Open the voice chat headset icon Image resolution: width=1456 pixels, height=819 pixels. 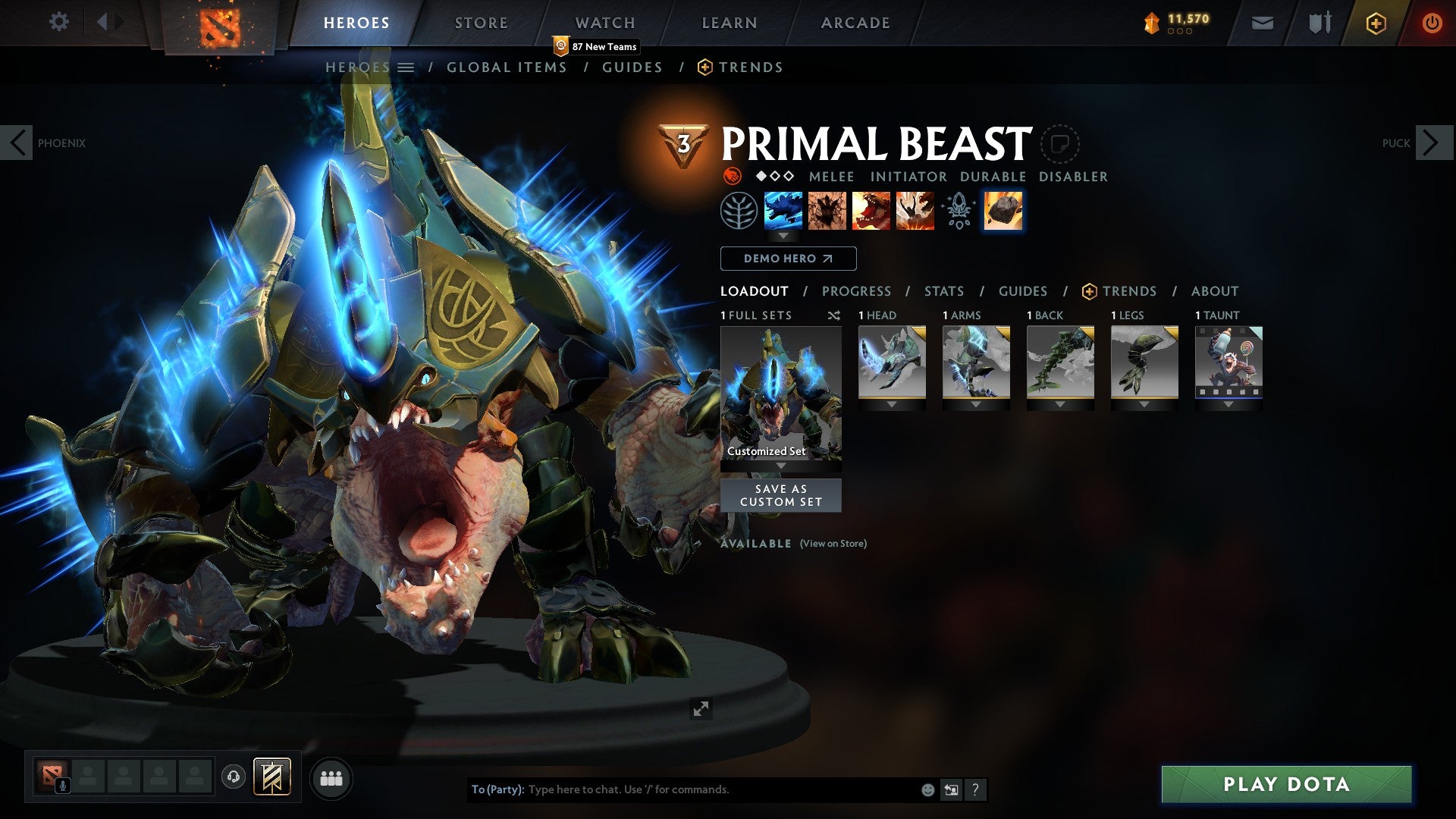[233, 777]
